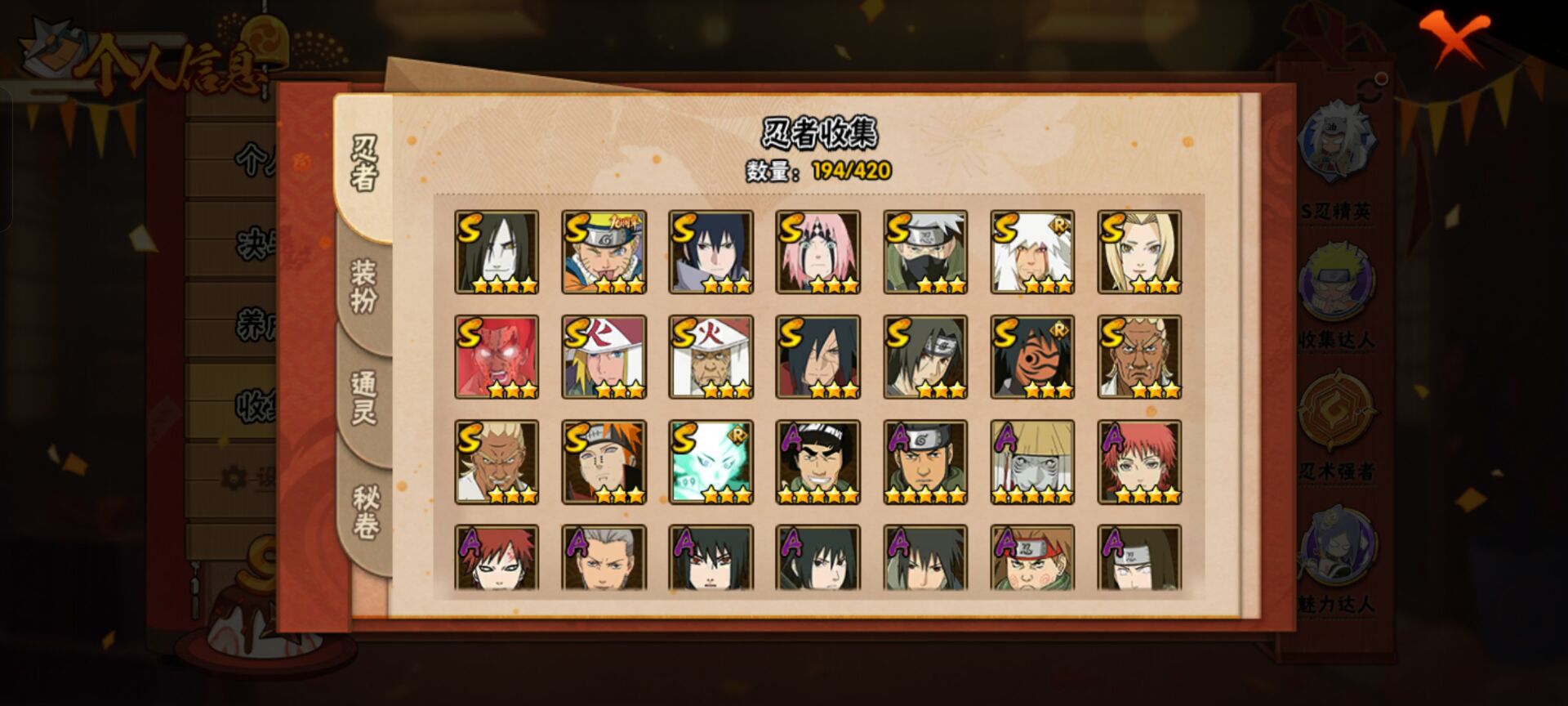Open the 通灵 tab

(363, 395)
